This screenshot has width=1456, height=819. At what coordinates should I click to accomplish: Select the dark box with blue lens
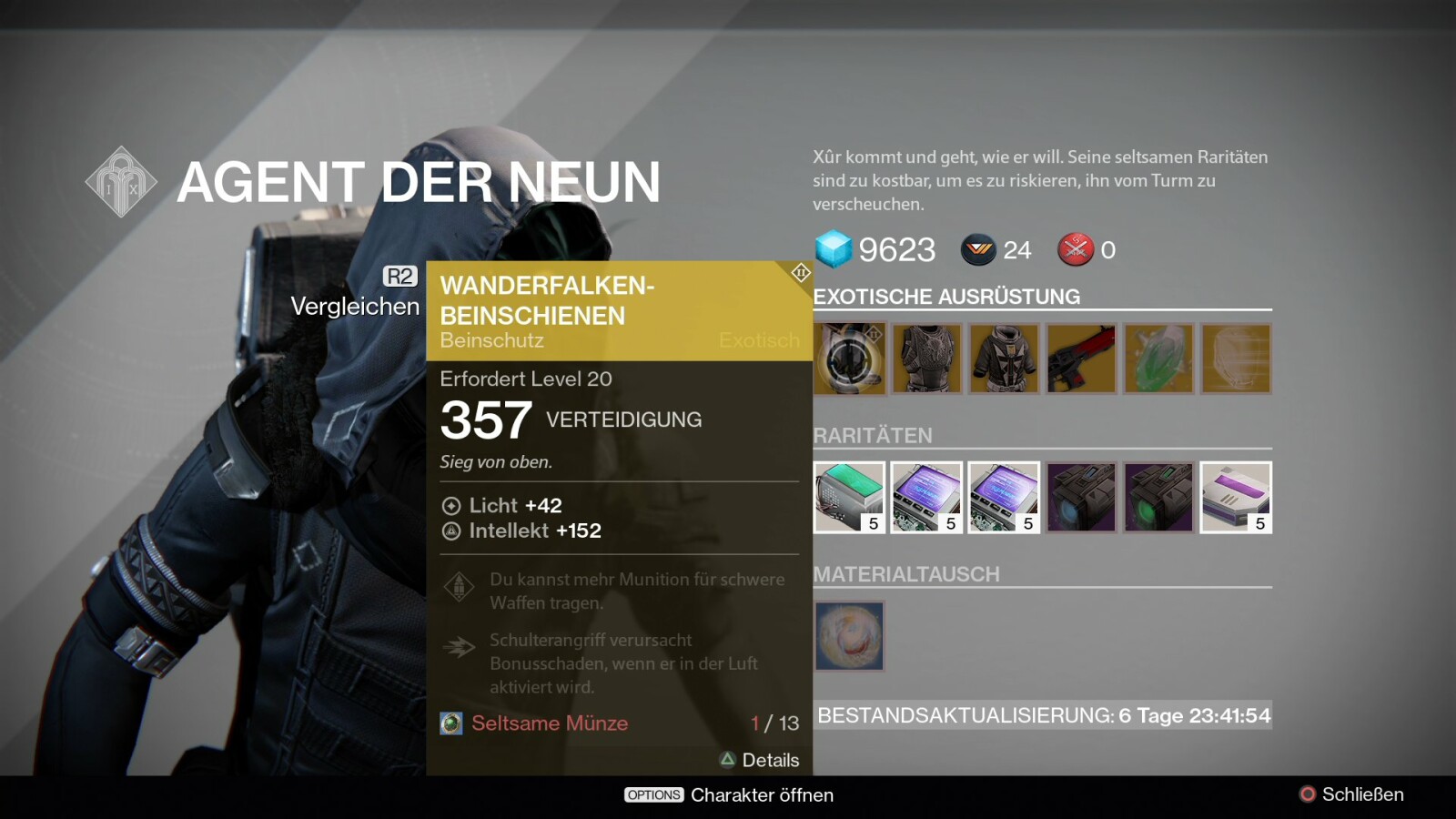[1081, 497]
